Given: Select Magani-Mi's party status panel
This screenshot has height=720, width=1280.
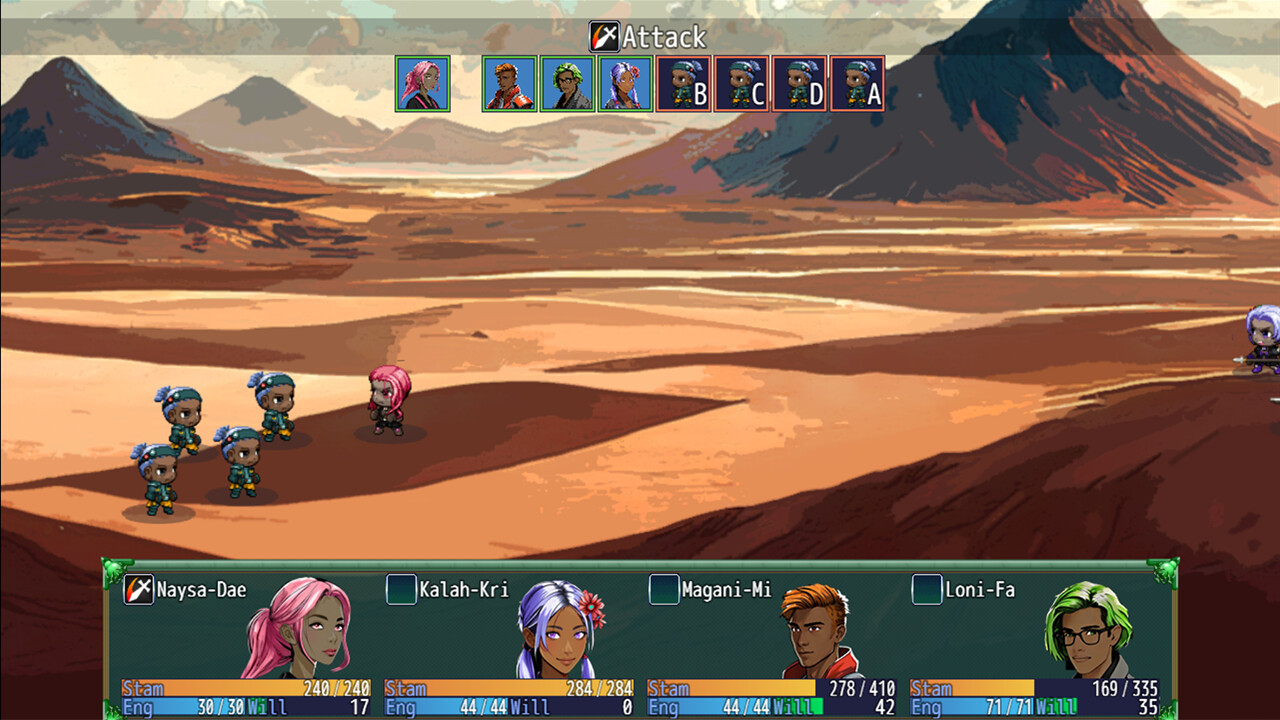Looking at the screenshot, I should pos(772,642).
